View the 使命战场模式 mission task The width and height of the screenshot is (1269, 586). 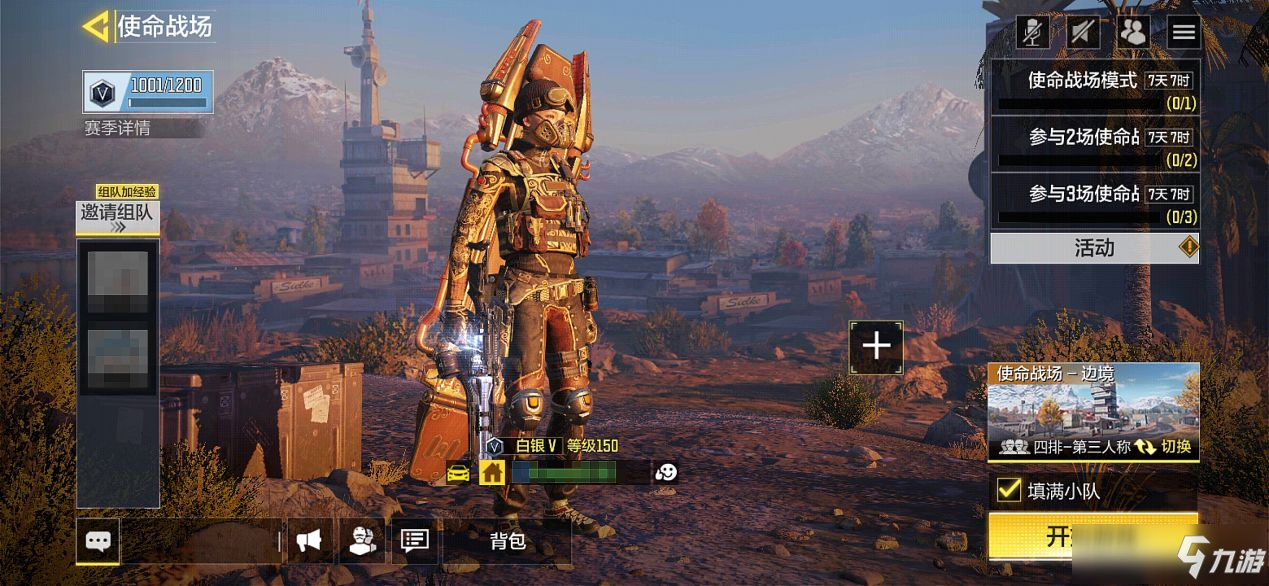[x=1094, y=87]
